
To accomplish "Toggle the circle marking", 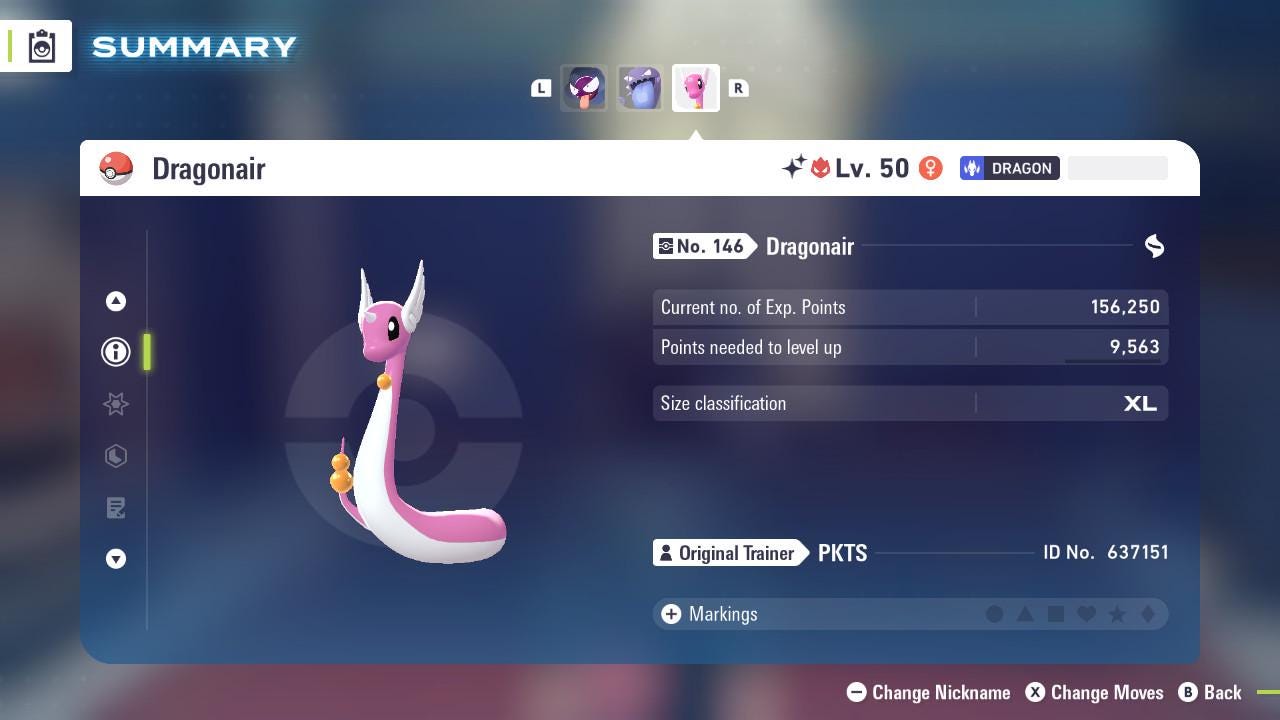I will [995, 614].
